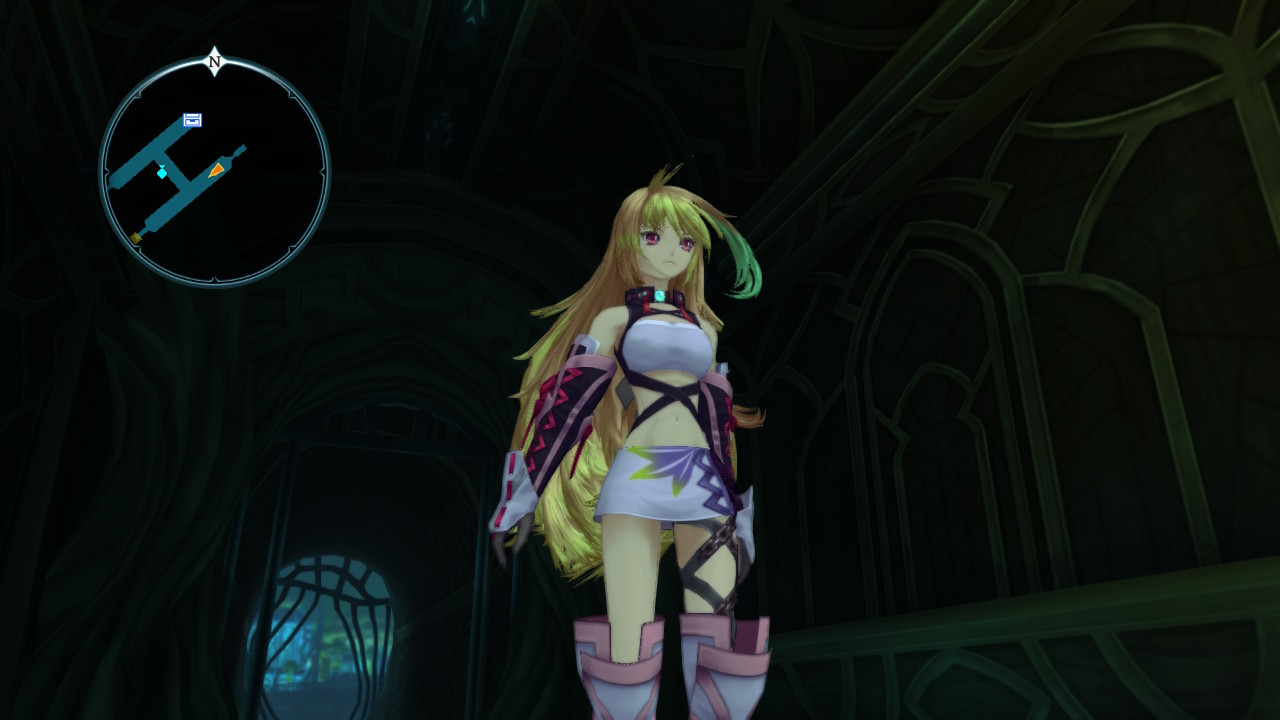Click the cyan diamond marker on minimap

tap(162, 173)
